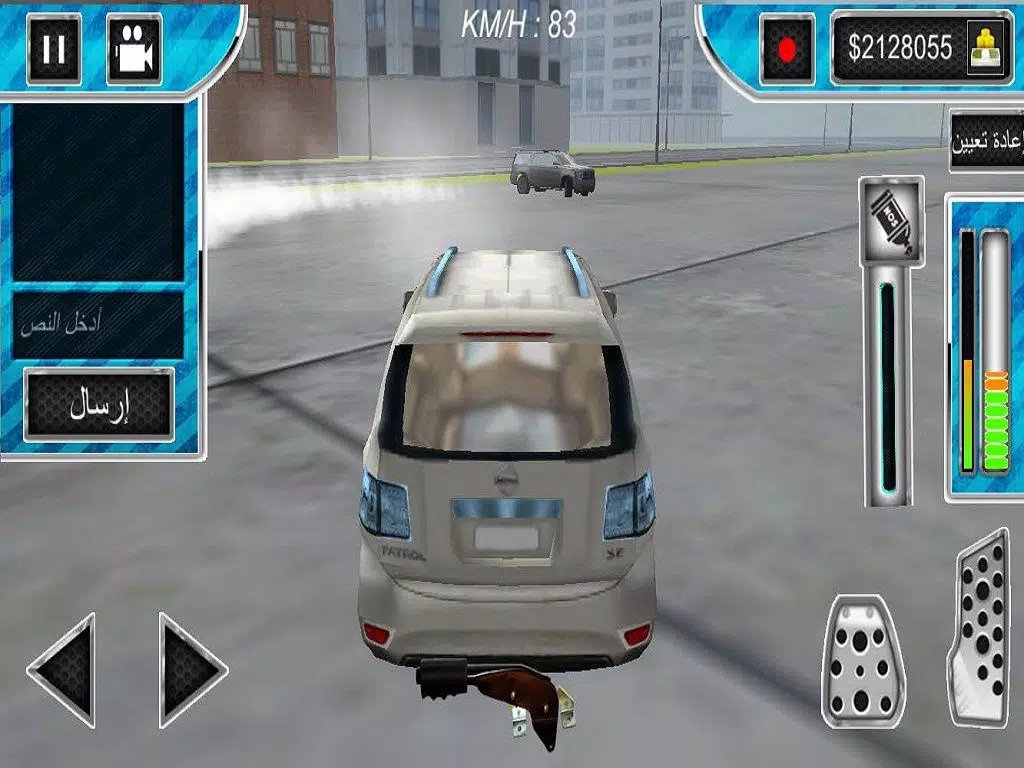The height and width of the screenshot is (768, 1024).
Task: Open the chat message display area
Action: coord(98,190)
